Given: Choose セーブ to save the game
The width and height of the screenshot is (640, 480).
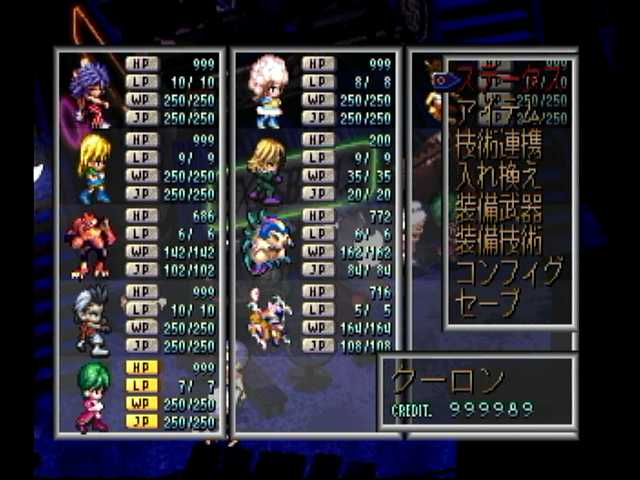Looking at the screenshot, I should (489, 302).
